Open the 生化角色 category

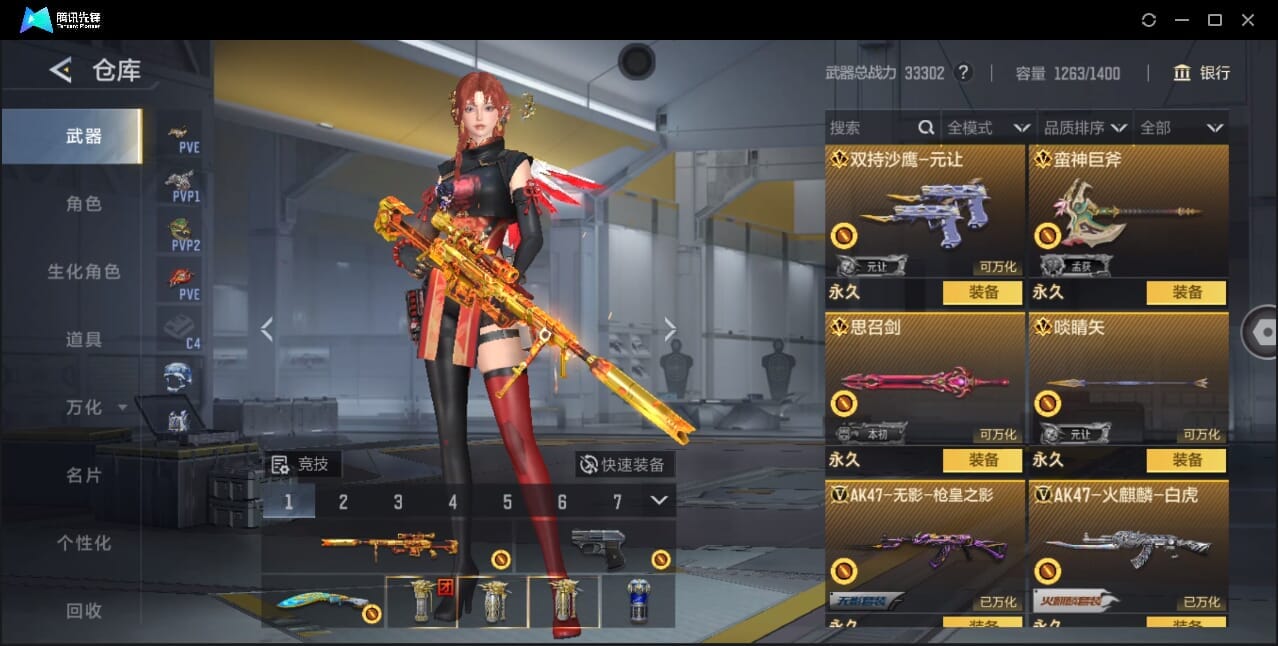pos(84,272)
